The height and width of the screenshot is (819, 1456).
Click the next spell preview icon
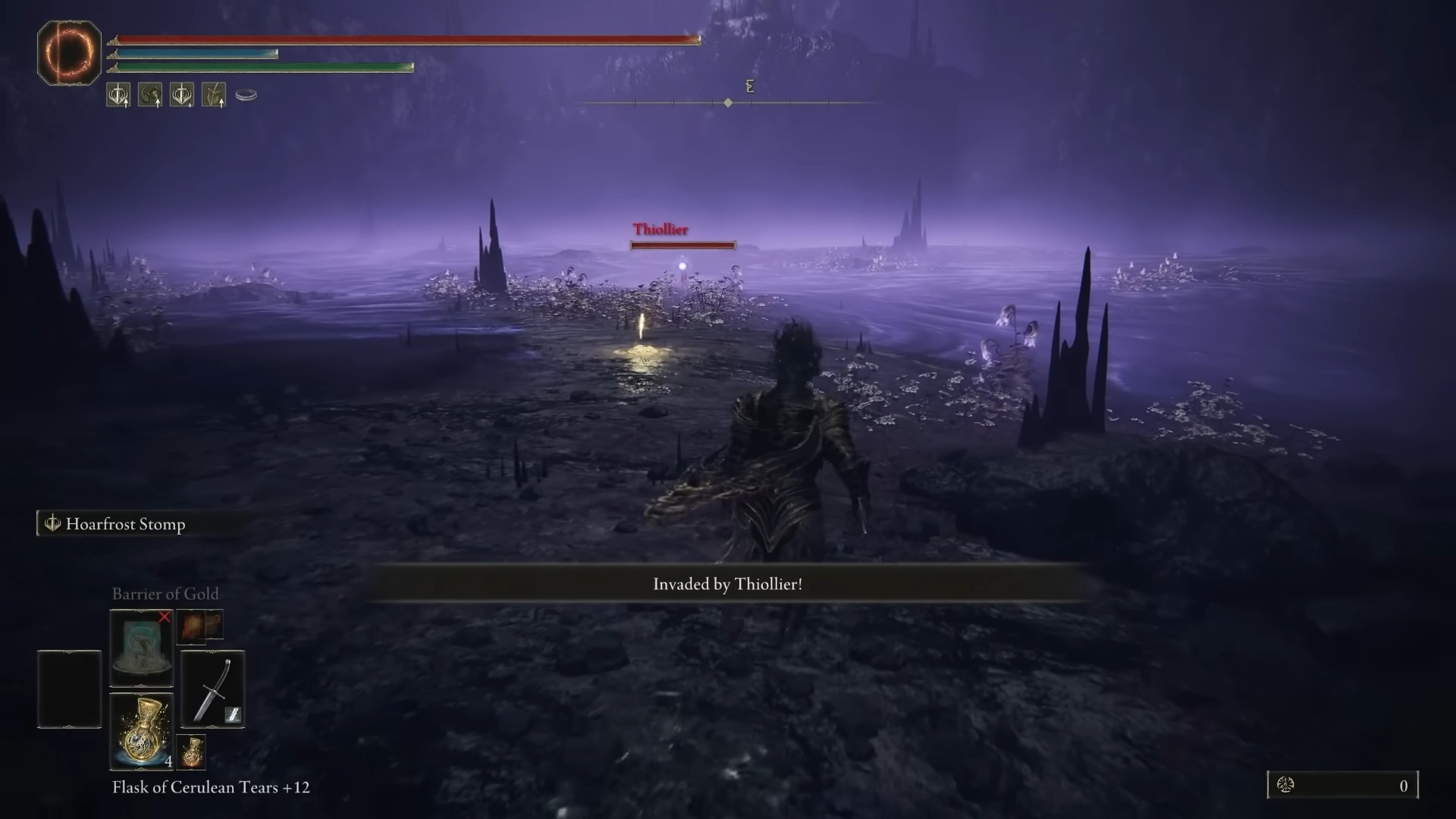[x=199, y=626]
